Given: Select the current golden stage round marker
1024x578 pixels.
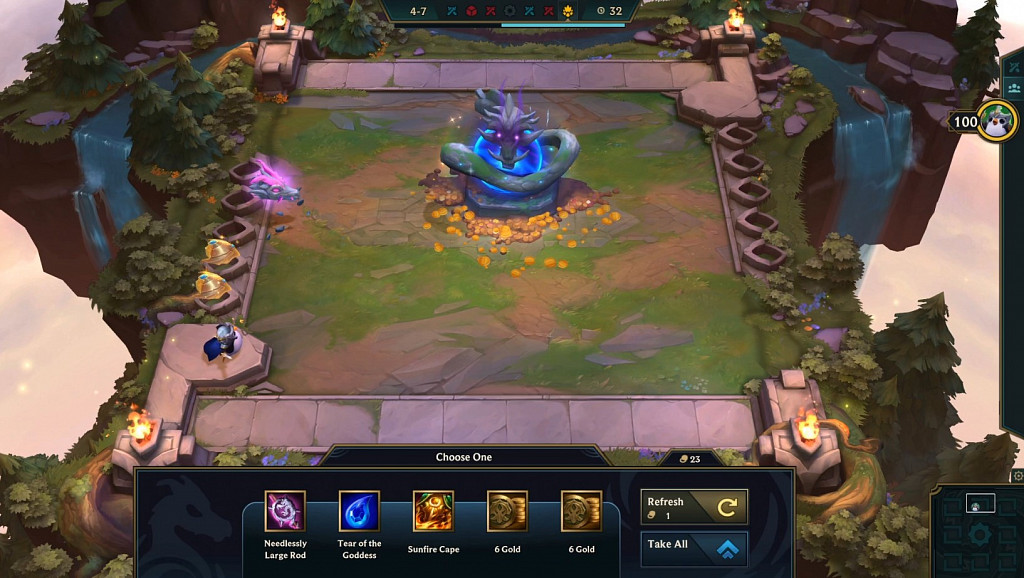Looking at the screenshot, I should tap(569, 12).
